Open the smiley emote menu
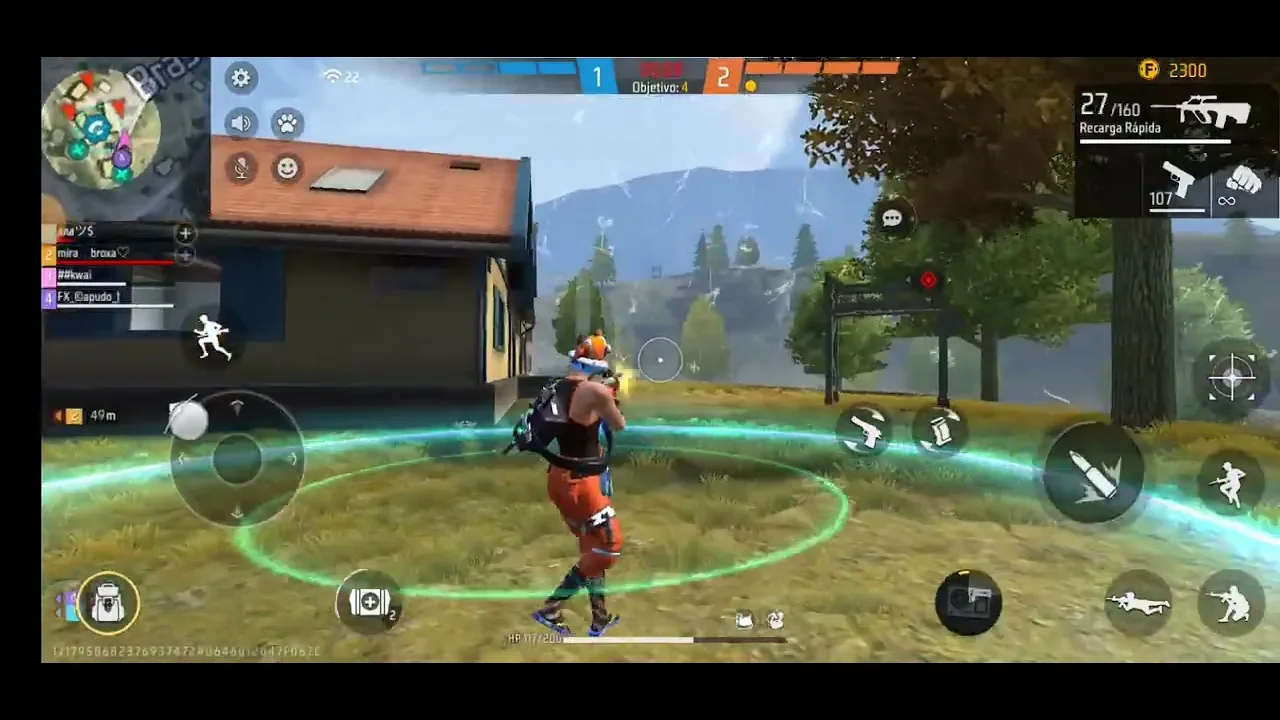Viewport: 1280px width, 720px height. 288,168
